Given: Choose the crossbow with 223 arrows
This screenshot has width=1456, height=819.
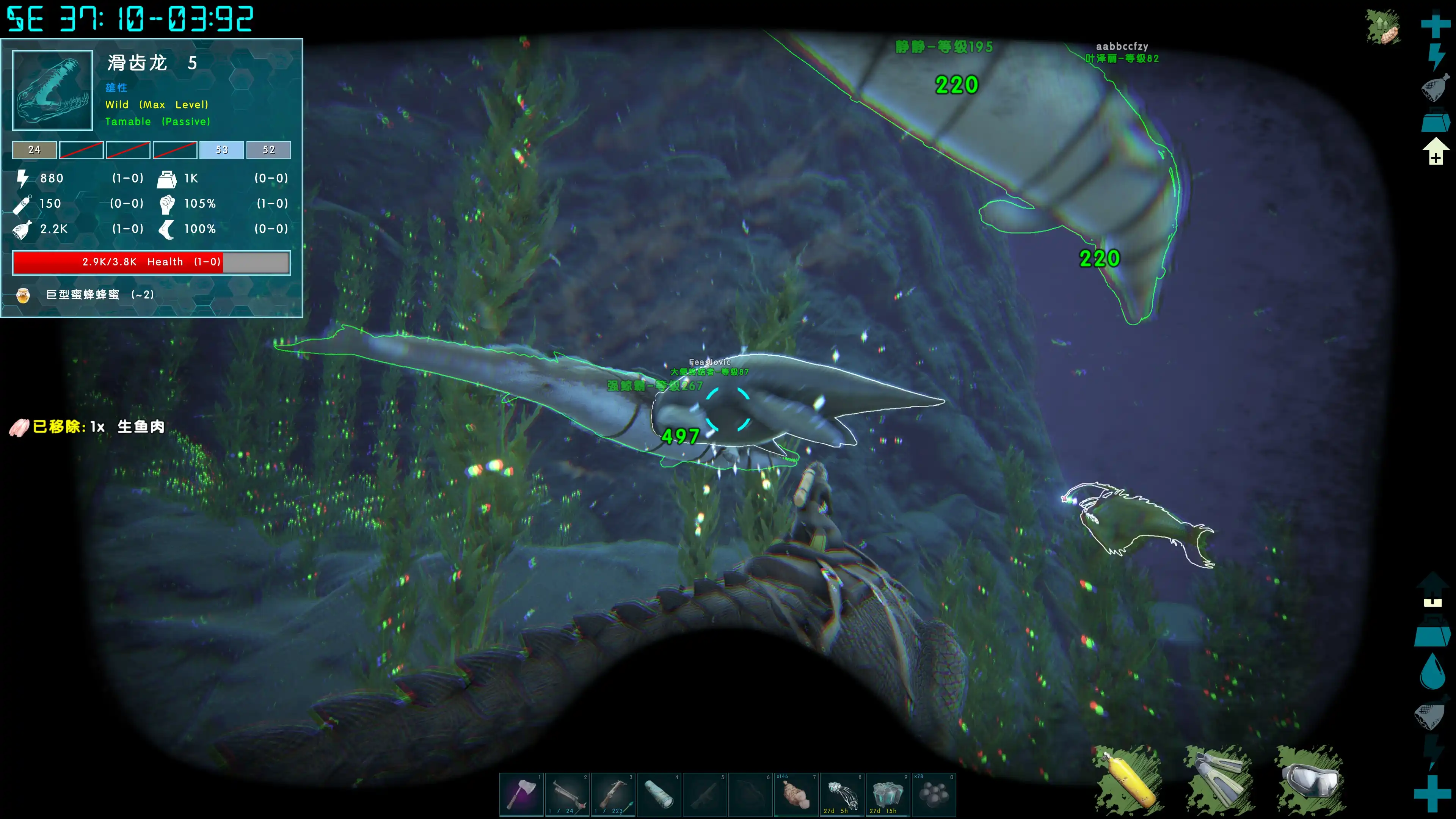Looking at the screenshot, I should [x=613, y=794].
